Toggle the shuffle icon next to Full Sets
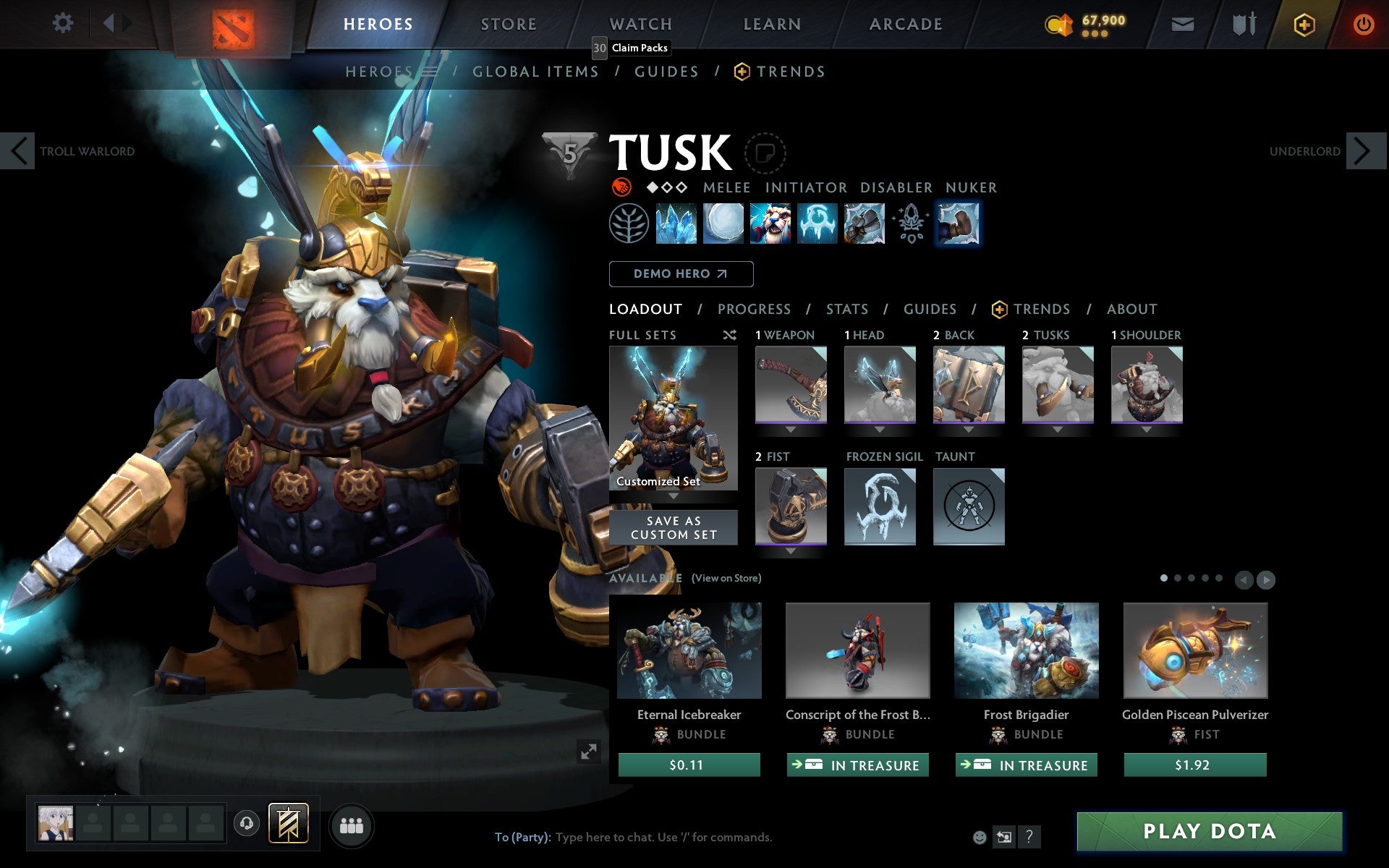The image size is (1389, 868). (x=729, y=335)
